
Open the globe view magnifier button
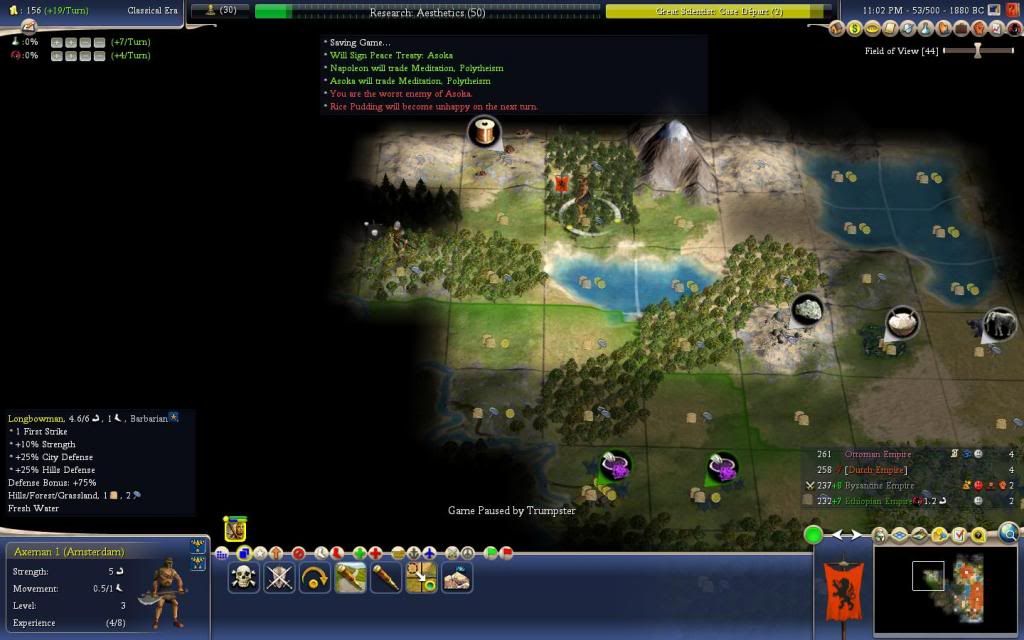(x=1009, y=534)
